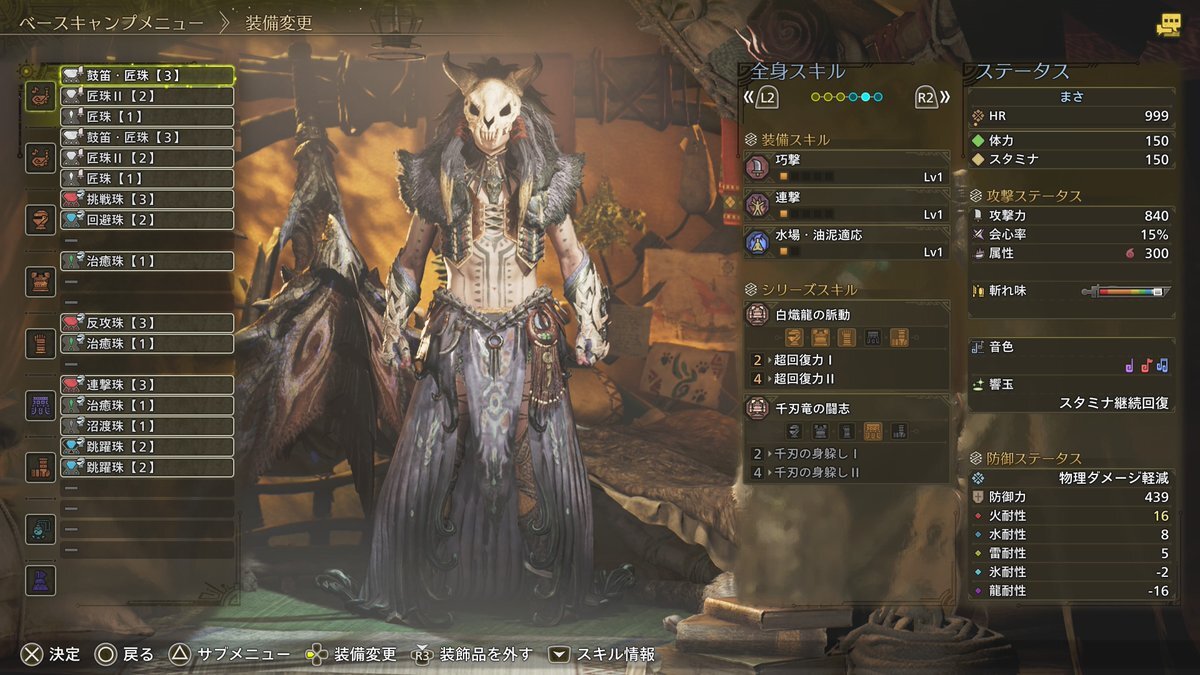Show the 巧撃 skill entry
Screen dimensions: 1200x675
coord(847,166)
